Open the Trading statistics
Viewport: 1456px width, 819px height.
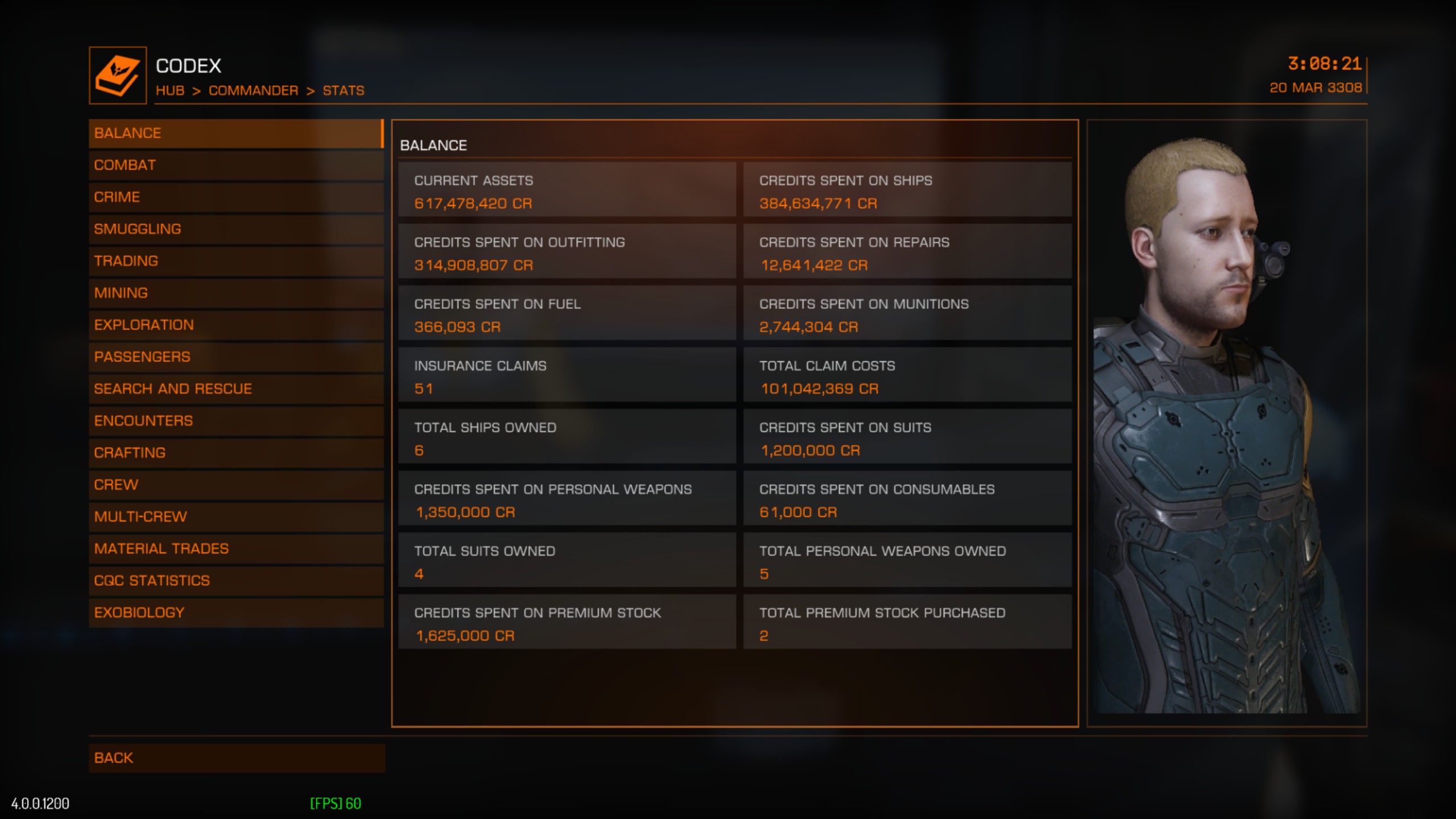click(235, 260)
